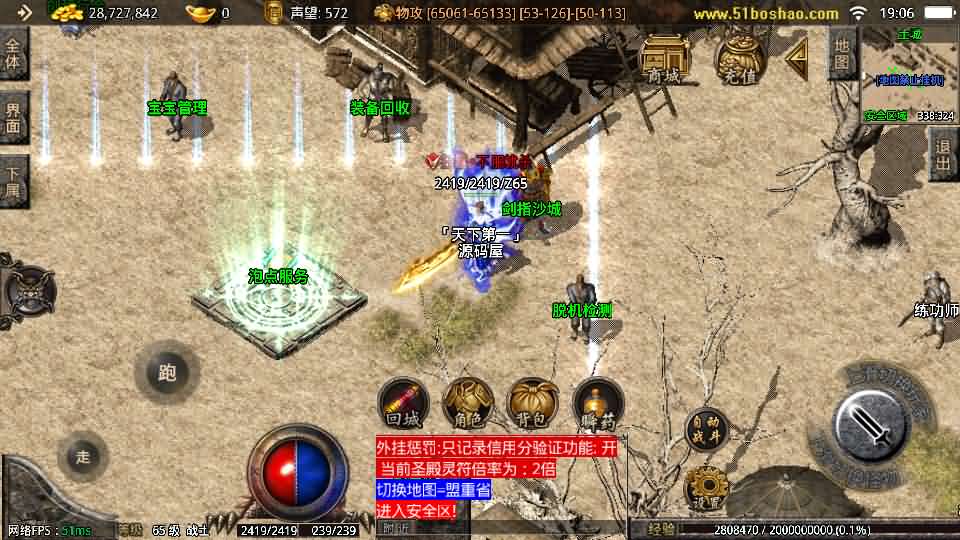Open the 背包 bag inventory
960x540 pixels.
click(533, 405)
